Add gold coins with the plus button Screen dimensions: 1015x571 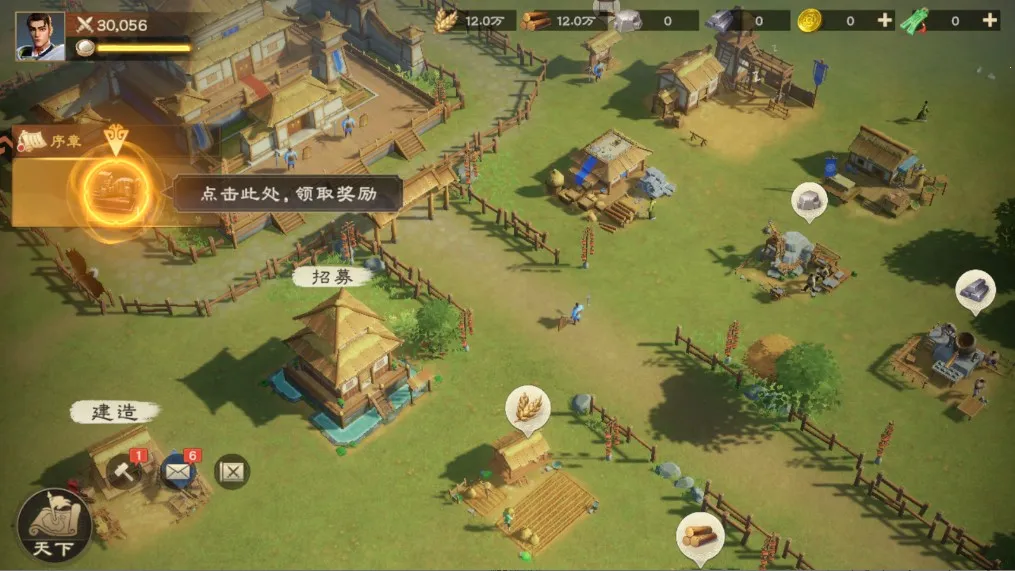(884, 20)
